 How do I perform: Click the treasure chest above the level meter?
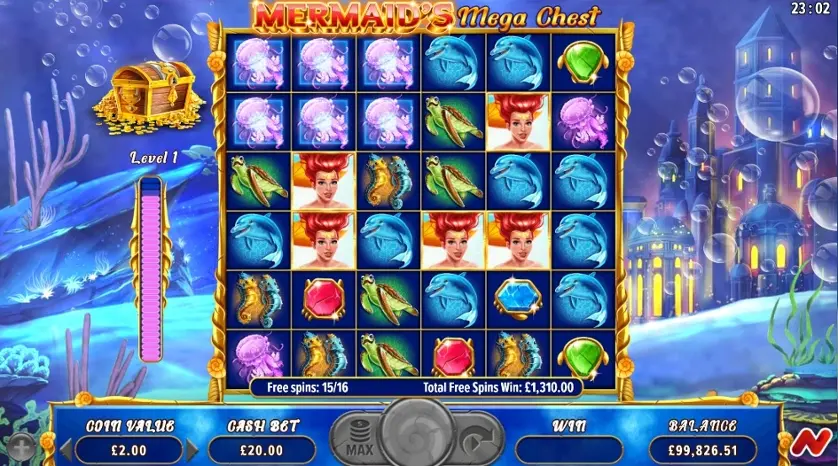tap(148, 94)
